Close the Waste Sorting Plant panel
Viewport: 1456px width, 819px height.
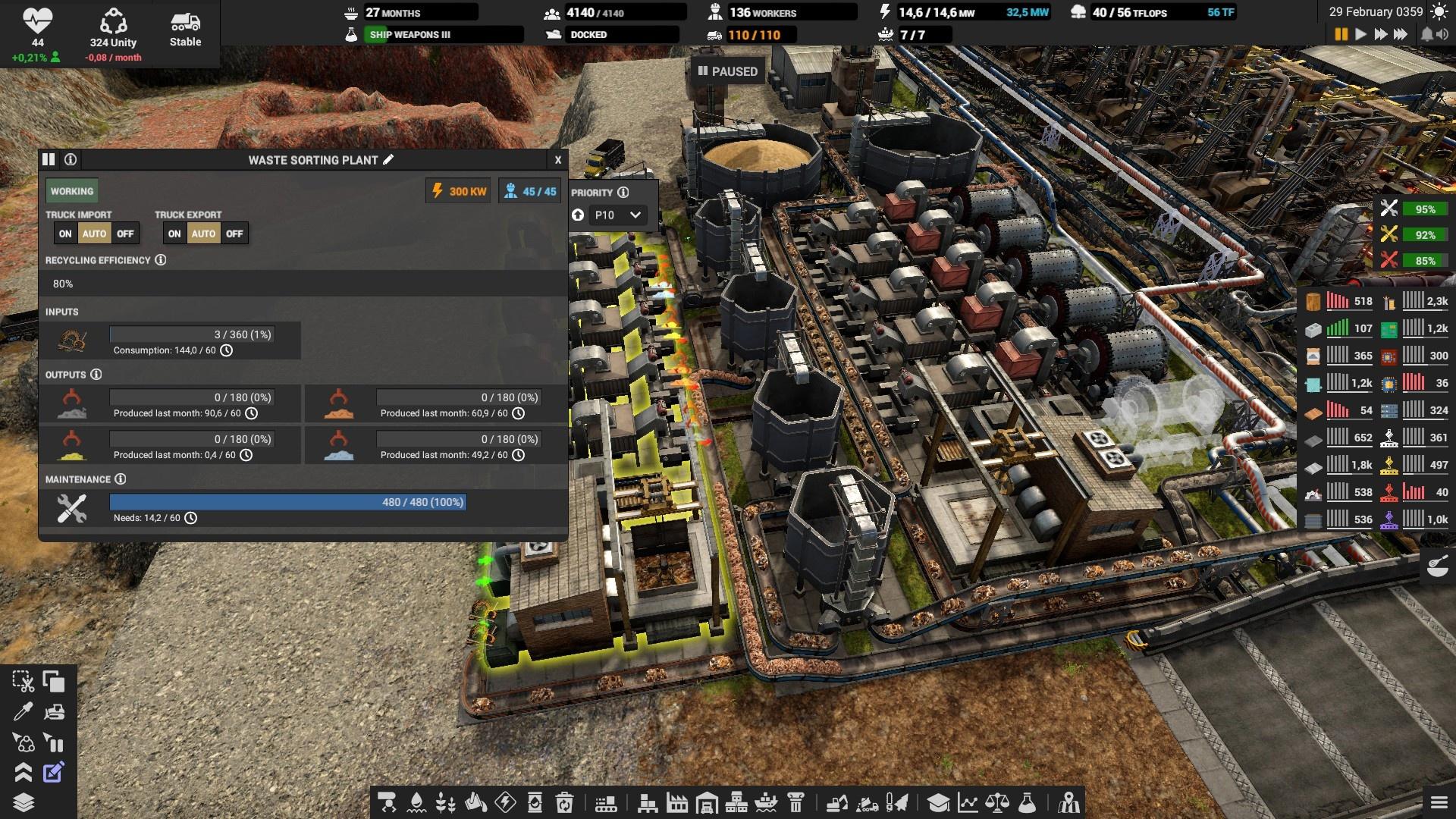[557, 160]
